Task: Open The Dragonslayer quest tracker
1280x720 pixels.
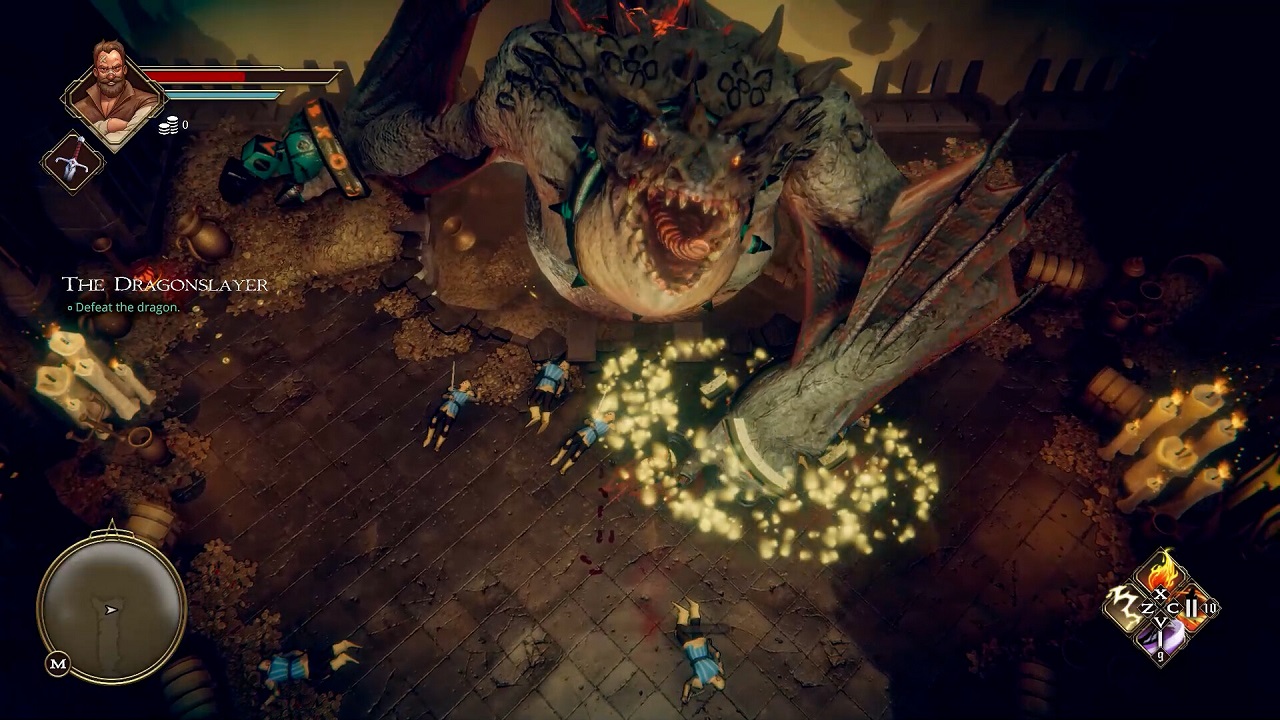Action: pyautogui.click(x=165, y=285)
